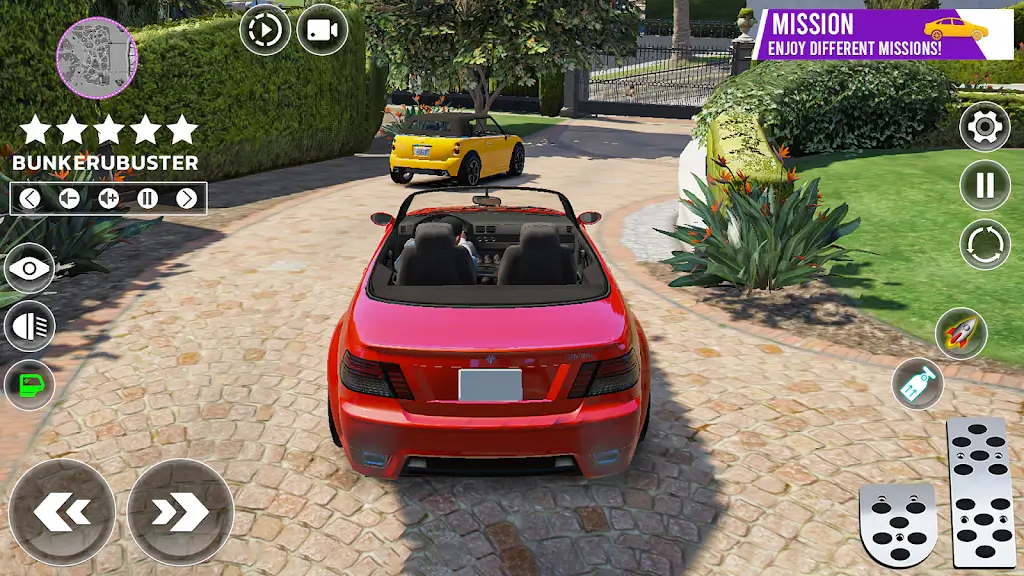Steer left with the double-arrow button
Image resolution: width=1024 pixels, height=576 pixels.
pyautogui.click(x=62, y=512)
